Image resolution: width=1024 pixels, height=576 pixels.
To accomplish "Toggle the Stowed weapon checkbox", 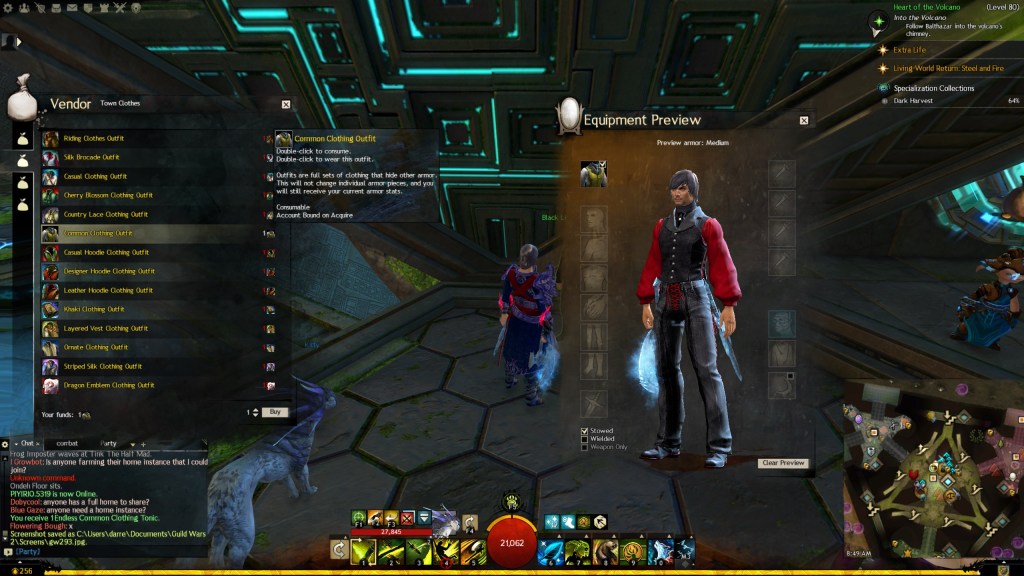I will coord(585,431).
